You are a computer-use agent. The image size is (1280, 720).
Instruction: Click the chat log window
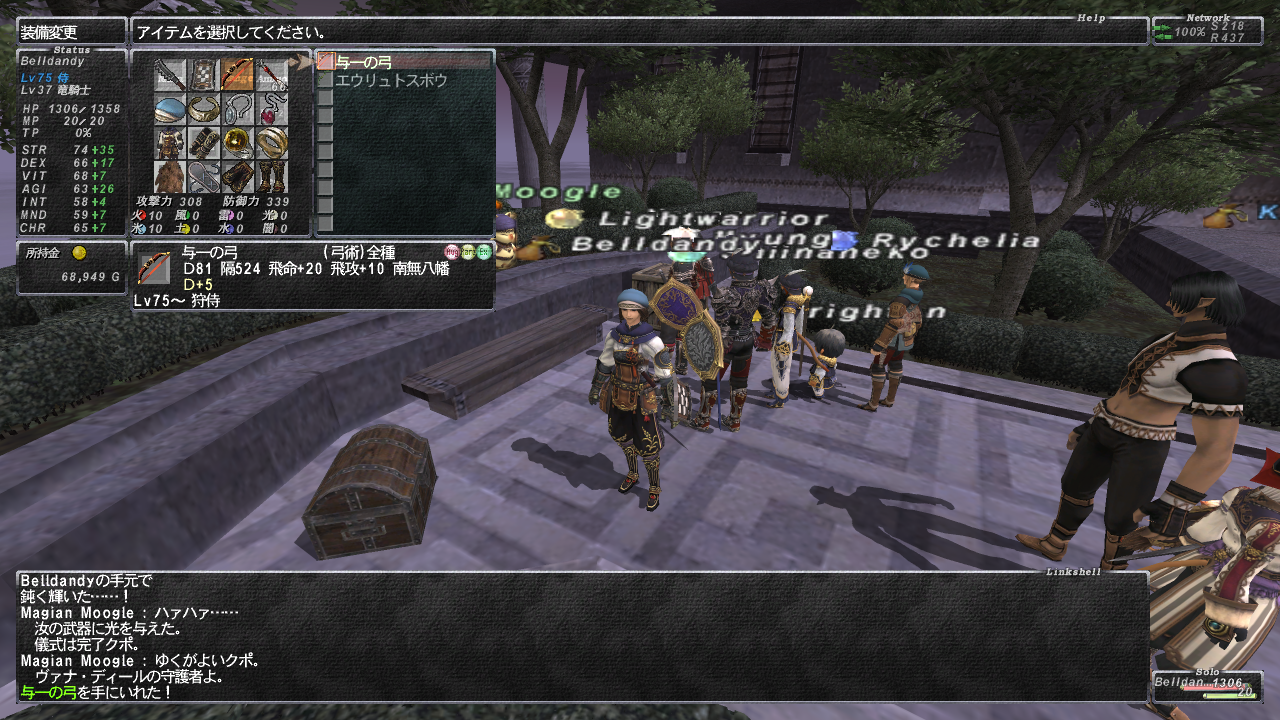pos(582,636)
